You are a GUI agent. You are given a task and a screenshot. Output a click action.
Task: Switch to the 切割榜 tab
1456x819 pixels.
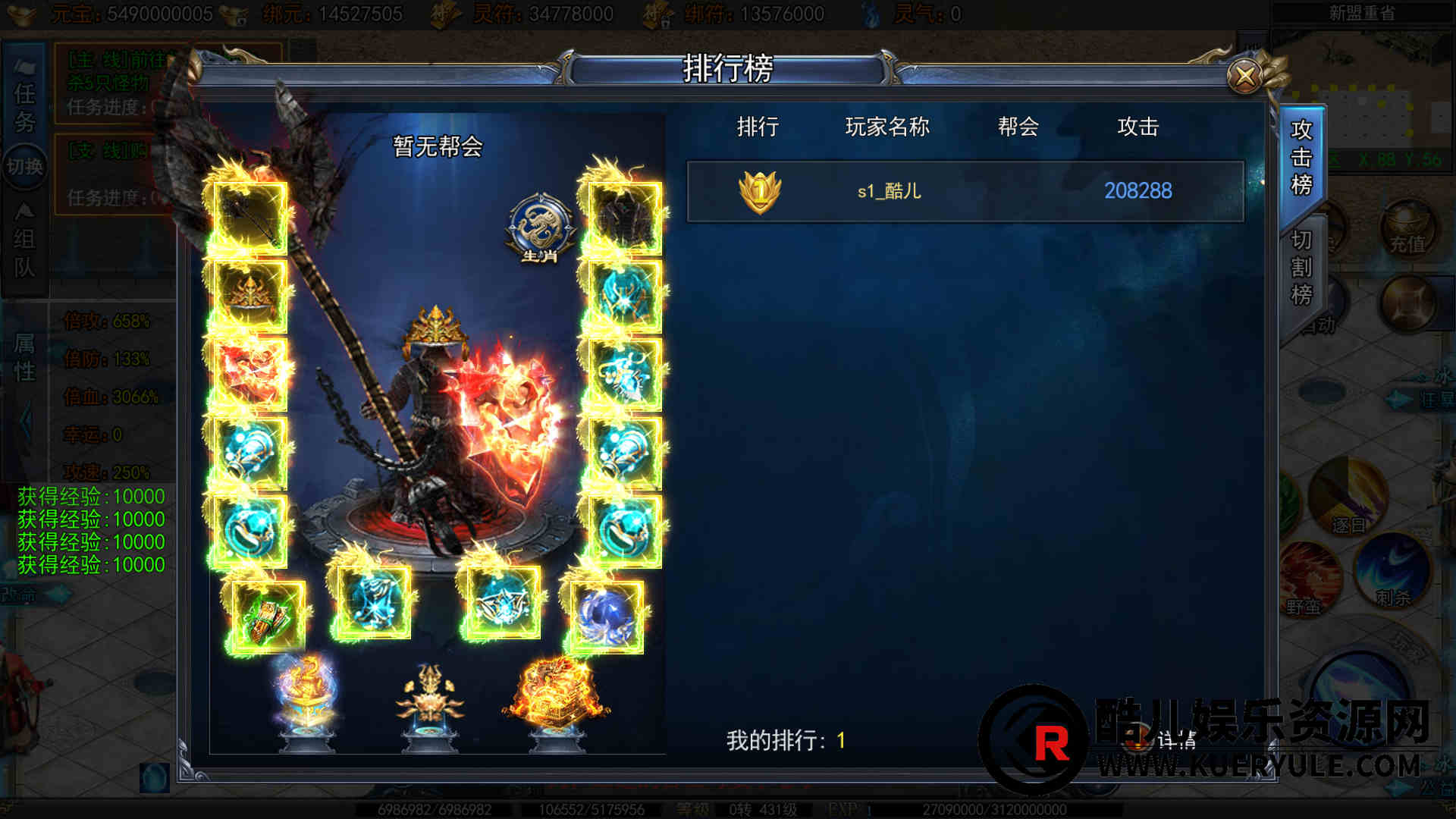1301,268
